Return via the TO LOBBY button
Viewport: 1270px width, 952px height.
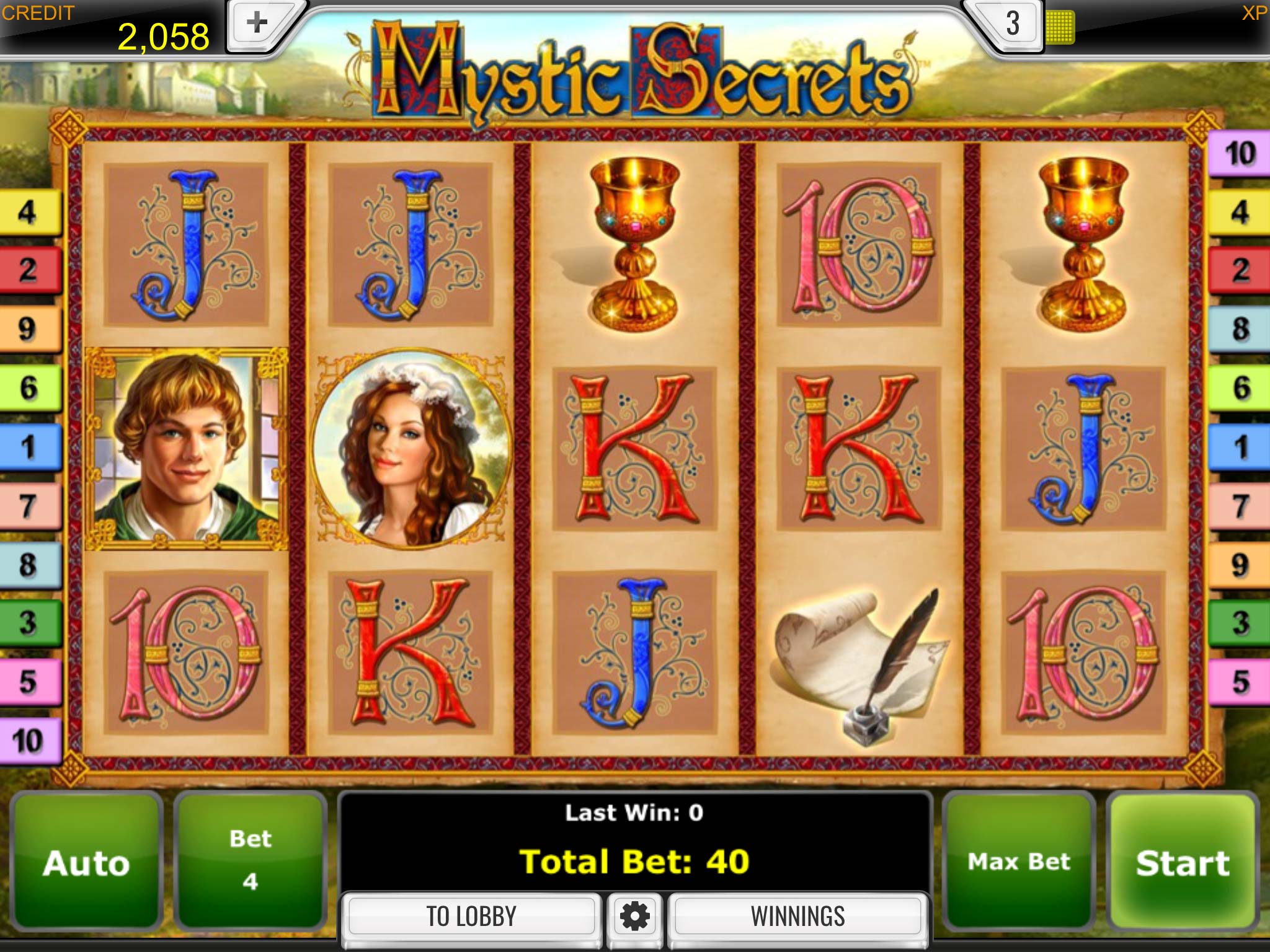(x=471, y=916)
